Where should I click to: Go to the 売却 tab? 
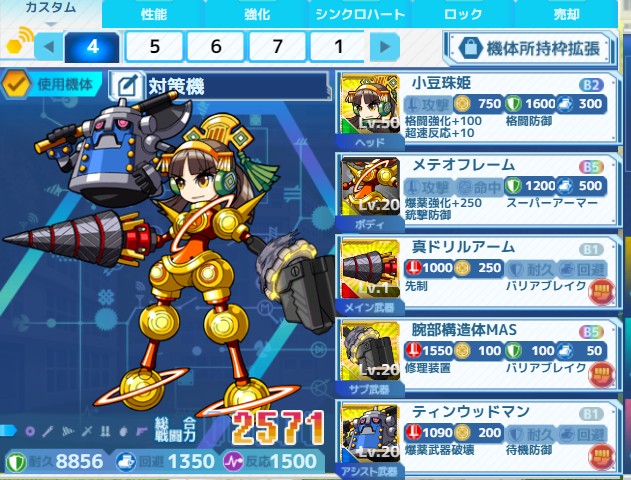[566, 13]
